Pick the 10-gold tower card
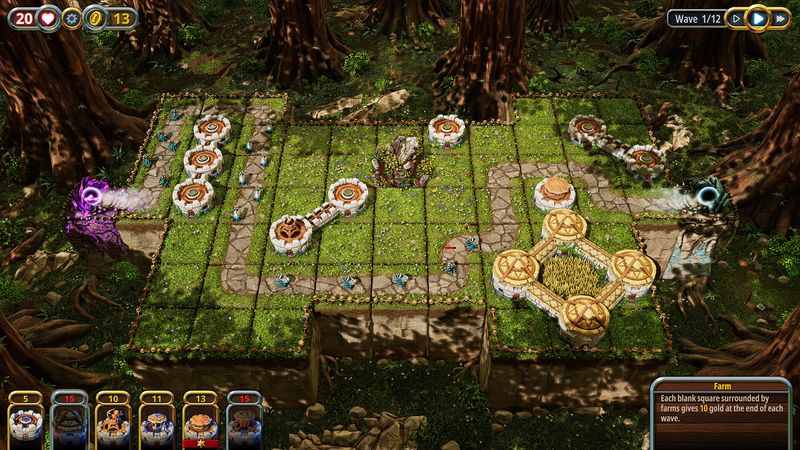This screenshot has height=450, width=800. click(x=110, y=421)
